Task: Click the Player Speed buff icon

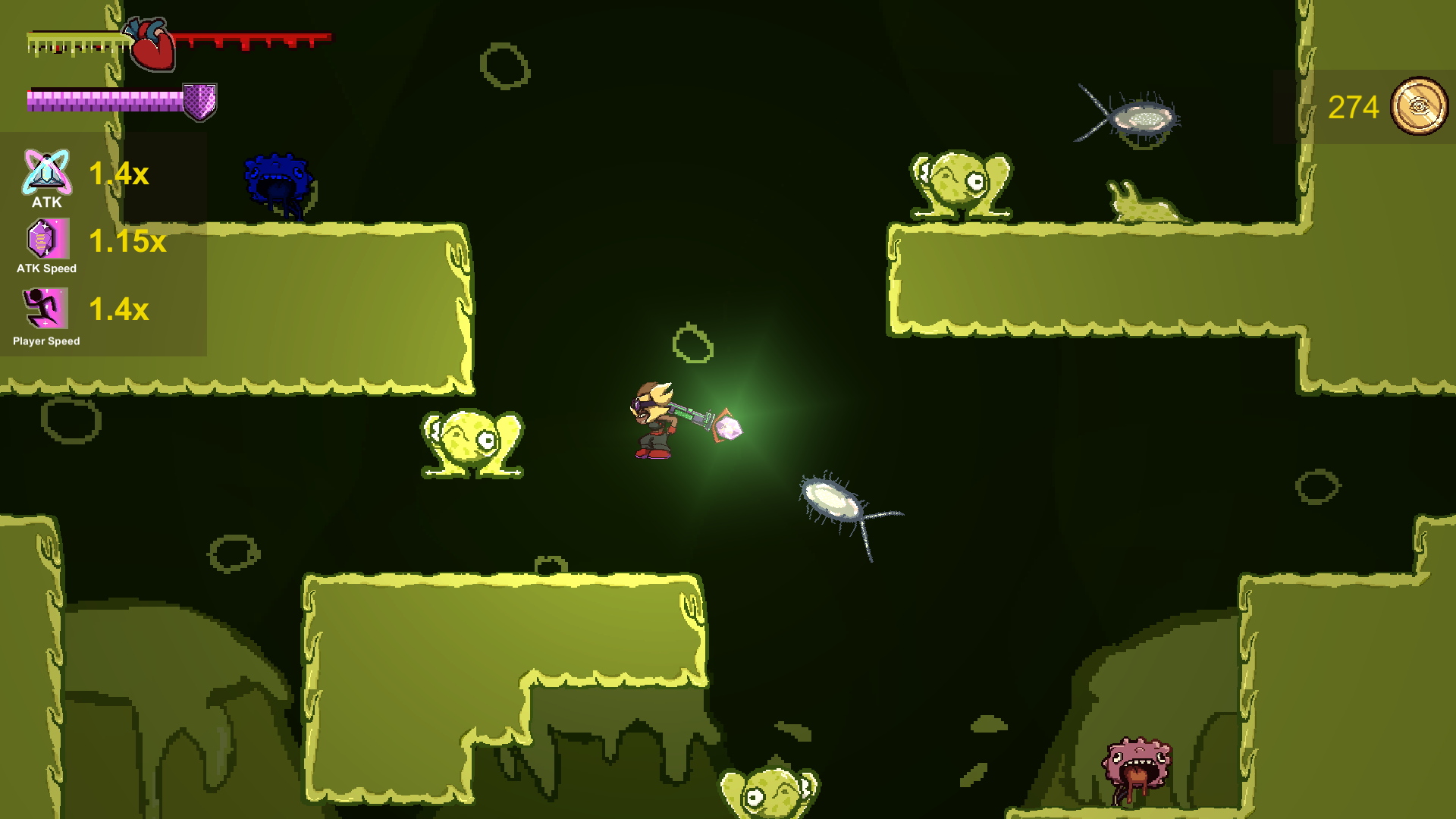Action: [45, 309]
